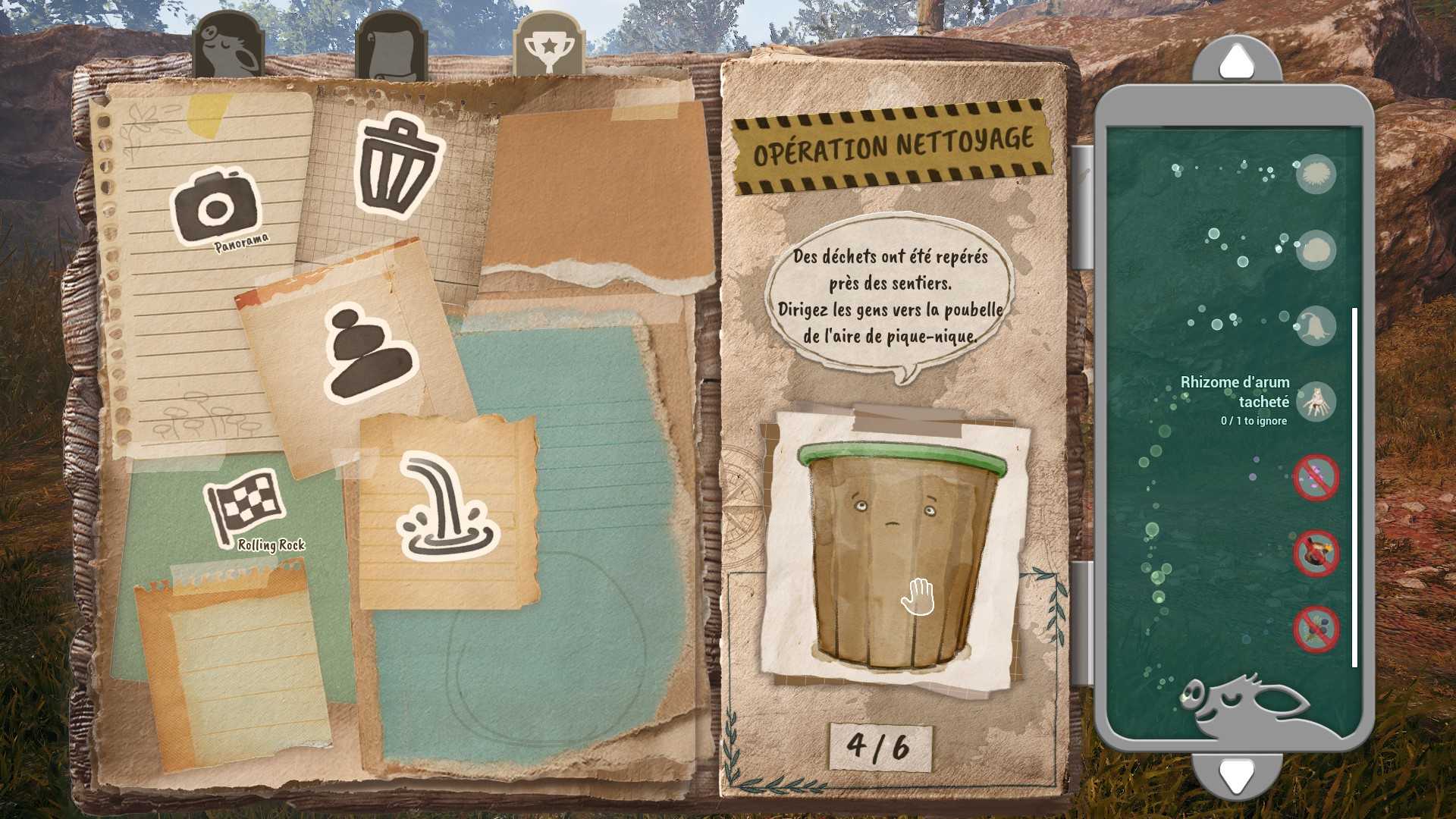Choose the stacked stones challenge
The height and width of the screenshot is (819, 1456).
pos(370,353)
